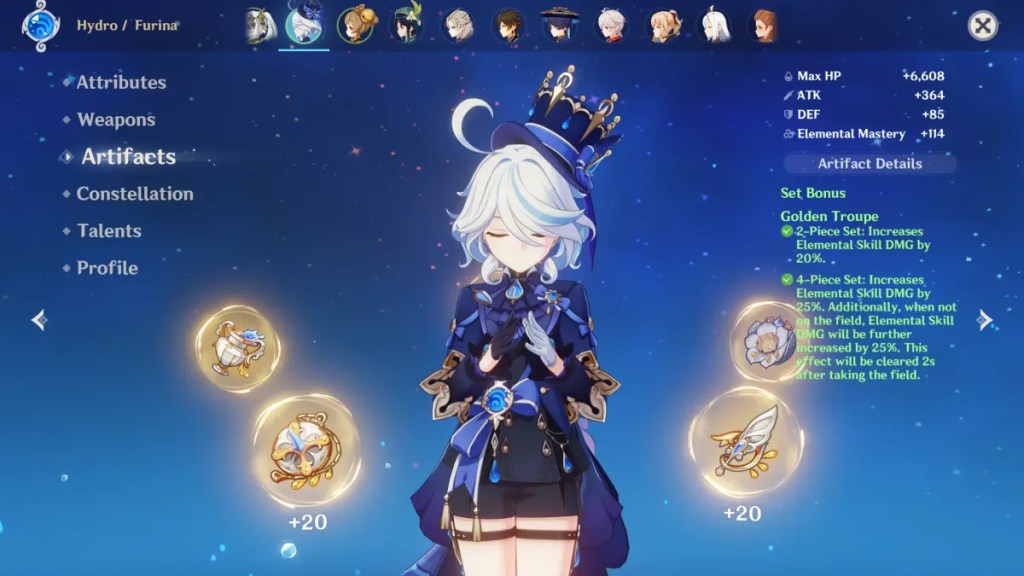Select the pocket watch sands artifact

pos(306,450)
